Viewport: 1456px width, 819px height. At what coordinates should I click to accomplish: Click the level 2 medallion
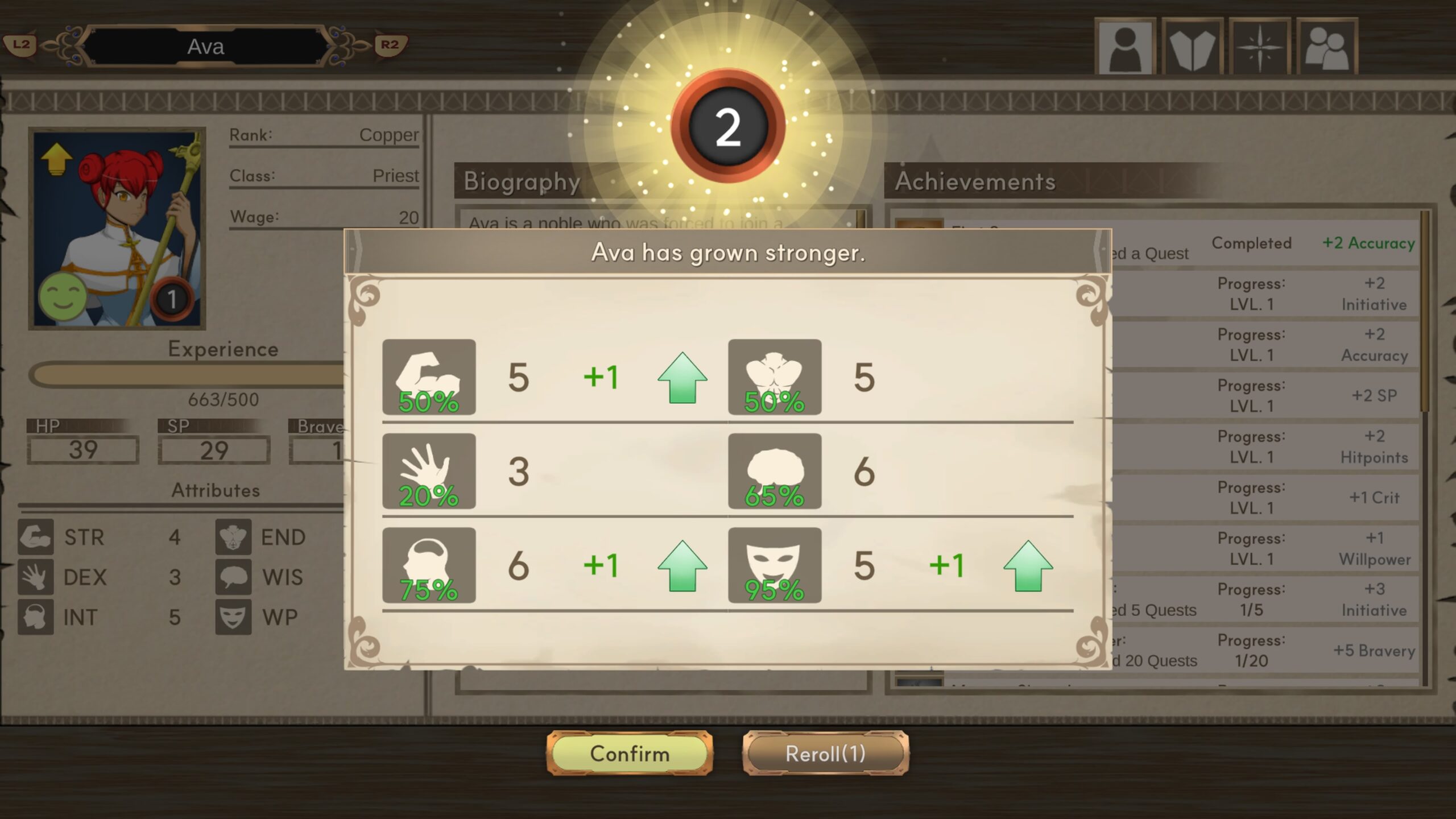coord(728,126)
